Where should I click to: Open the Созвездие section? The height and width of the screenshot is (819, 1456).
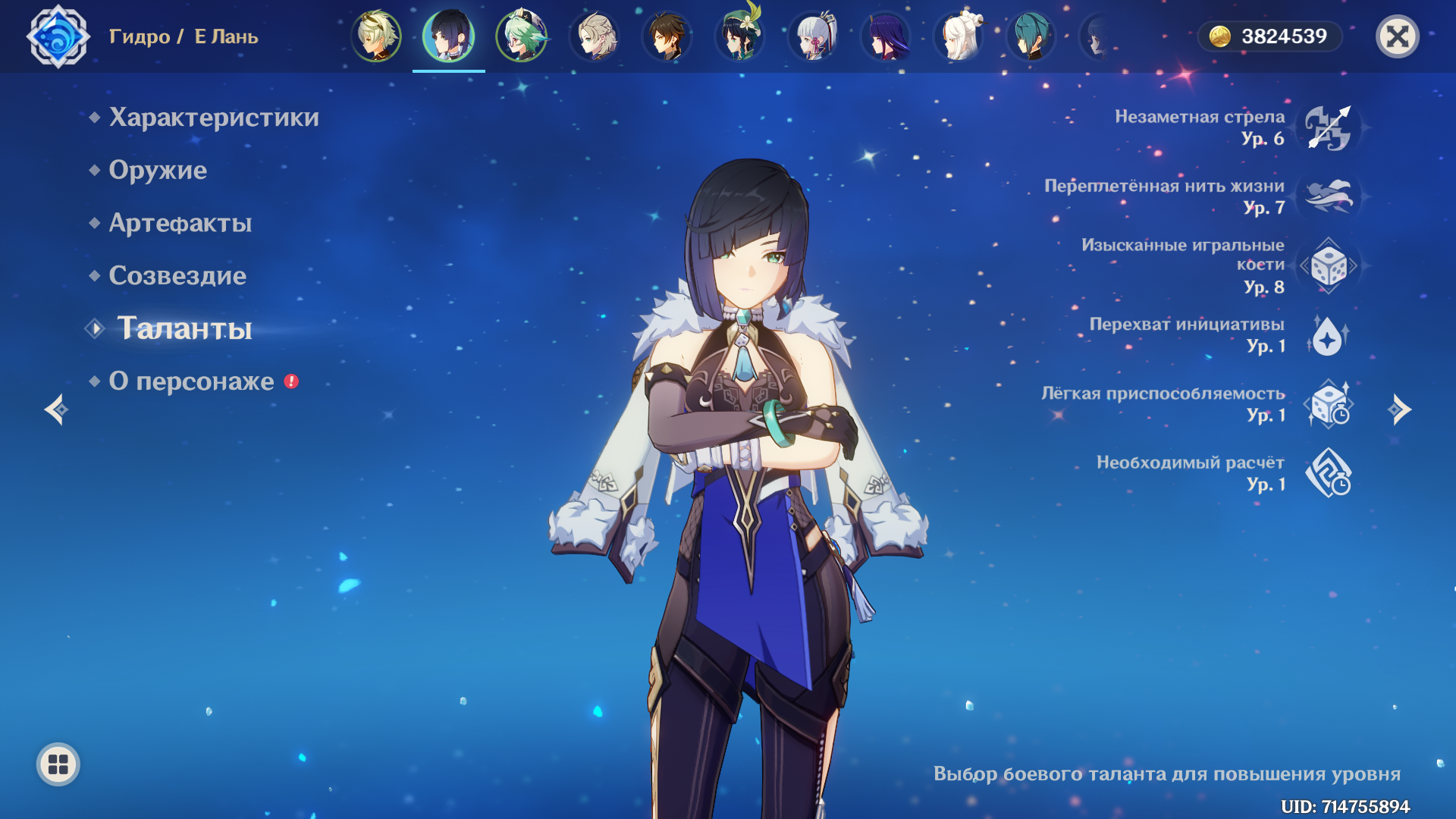click(x=177, y=275)
